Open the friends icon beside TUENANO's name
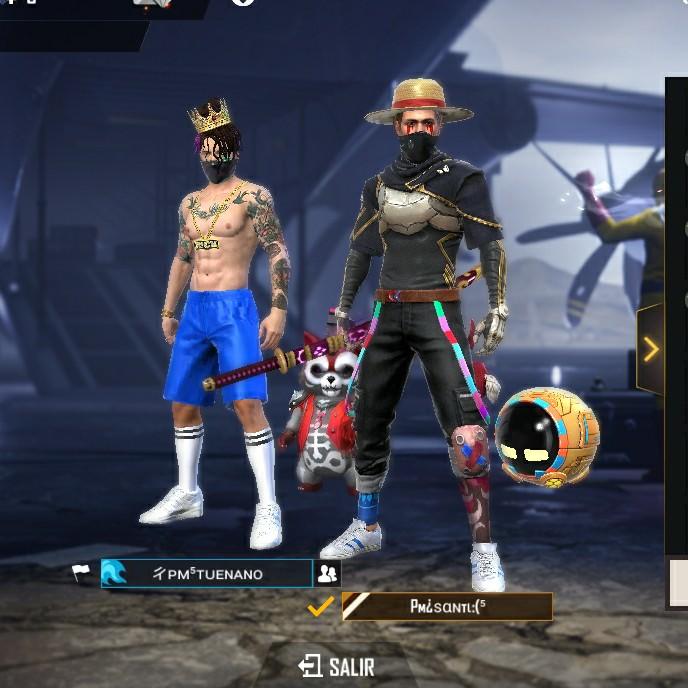This screenshot has height=688, width=688. pyautogui.click(x=327, y=574)
